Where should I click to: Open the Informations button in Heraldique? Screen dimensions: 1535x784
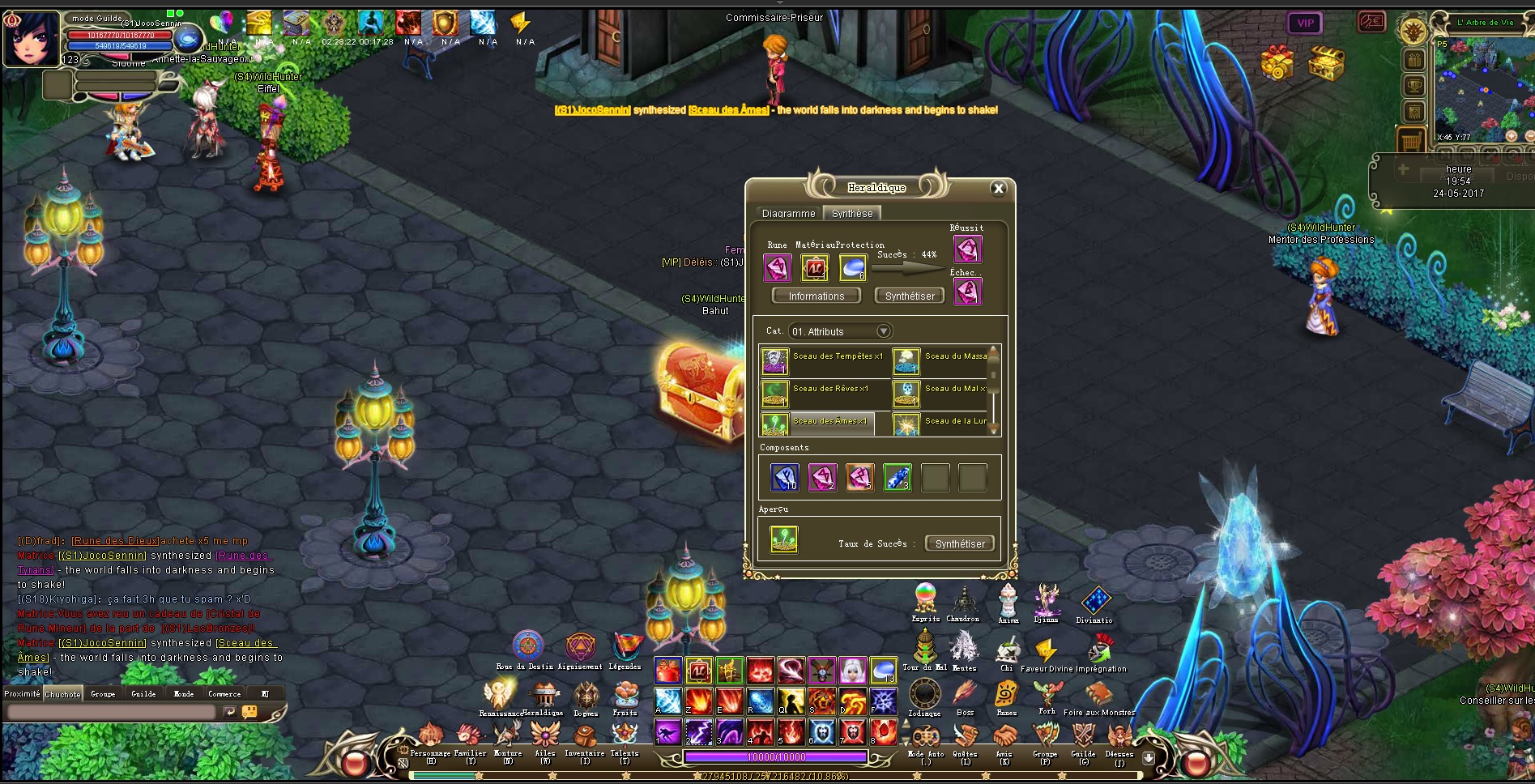click(x=816, y=296)
